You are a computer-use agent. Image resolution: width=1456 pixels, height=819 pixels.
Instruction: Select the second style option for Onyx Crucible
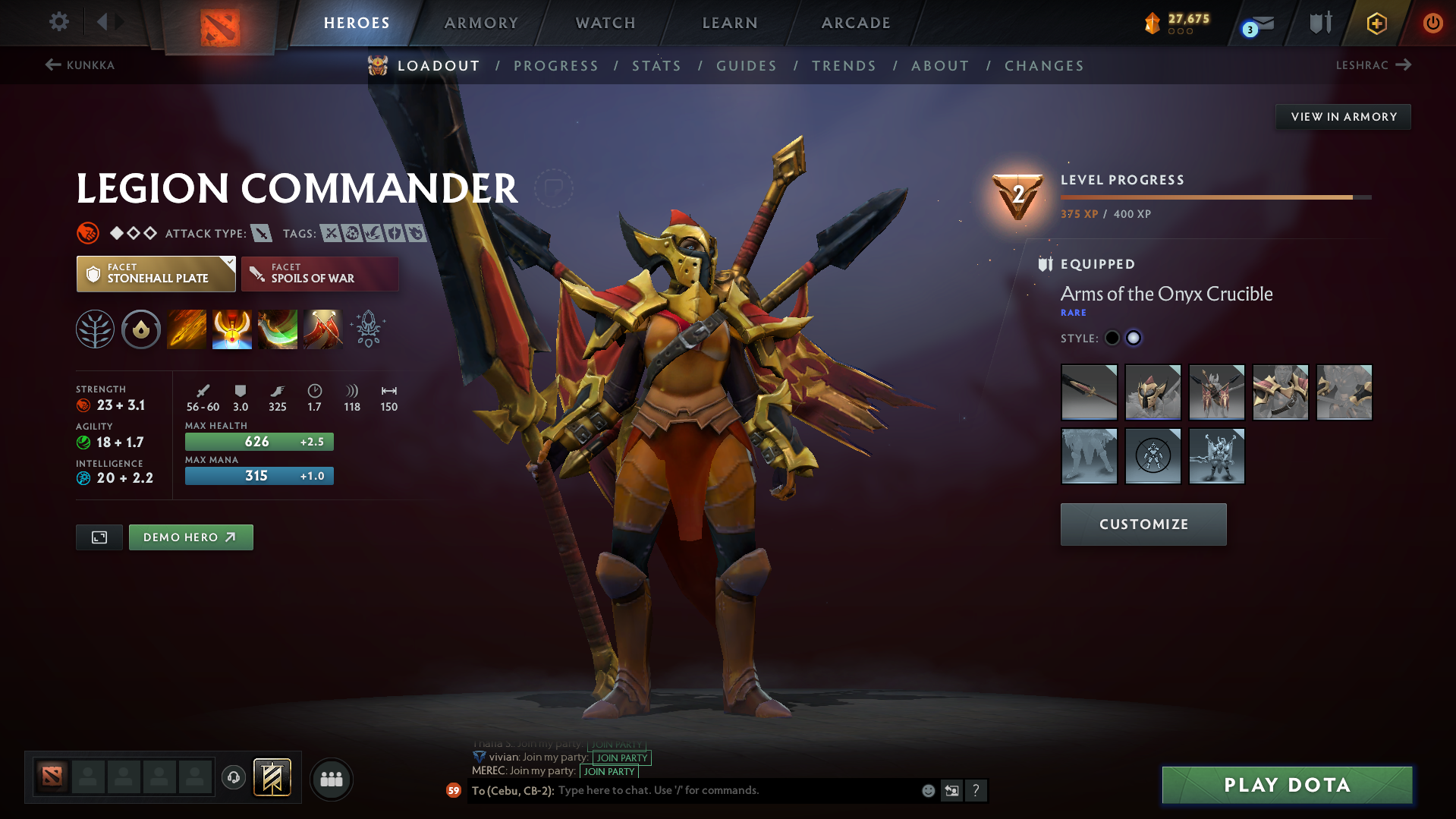[1133, 338]
